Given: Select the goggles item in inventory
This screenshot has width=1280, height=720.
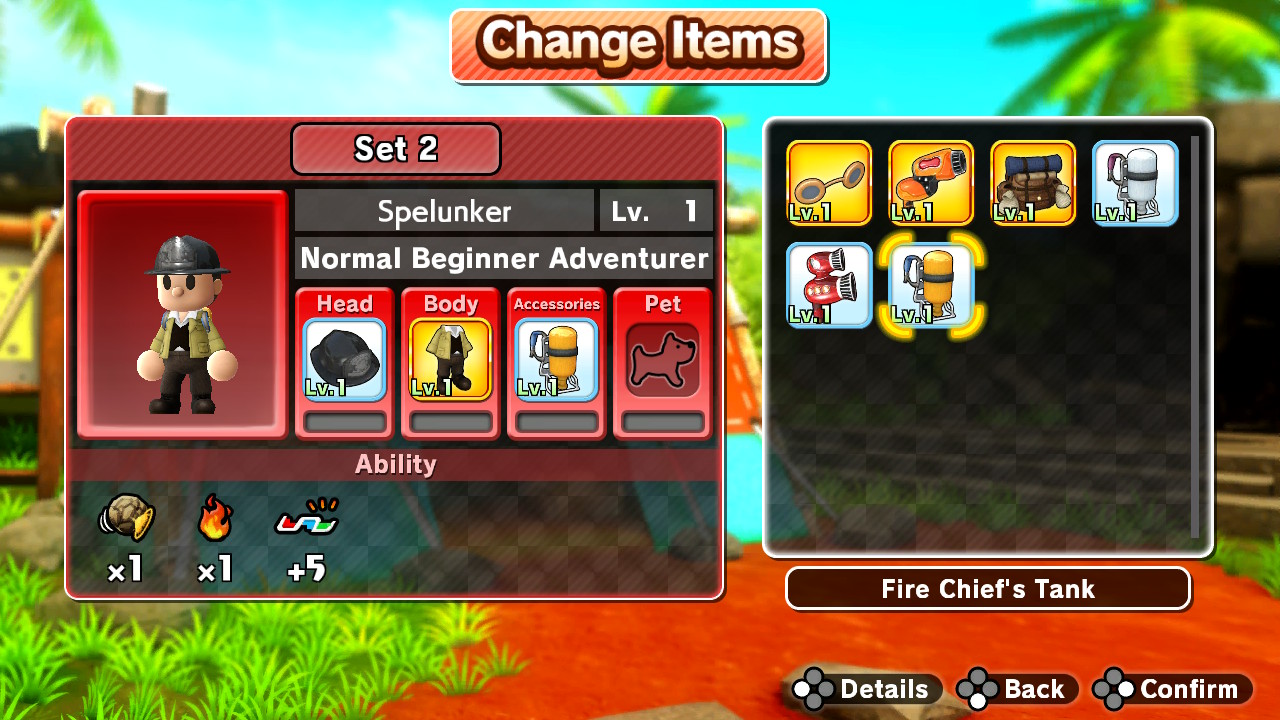Looking at the screenshot, I should click(828, 183).
